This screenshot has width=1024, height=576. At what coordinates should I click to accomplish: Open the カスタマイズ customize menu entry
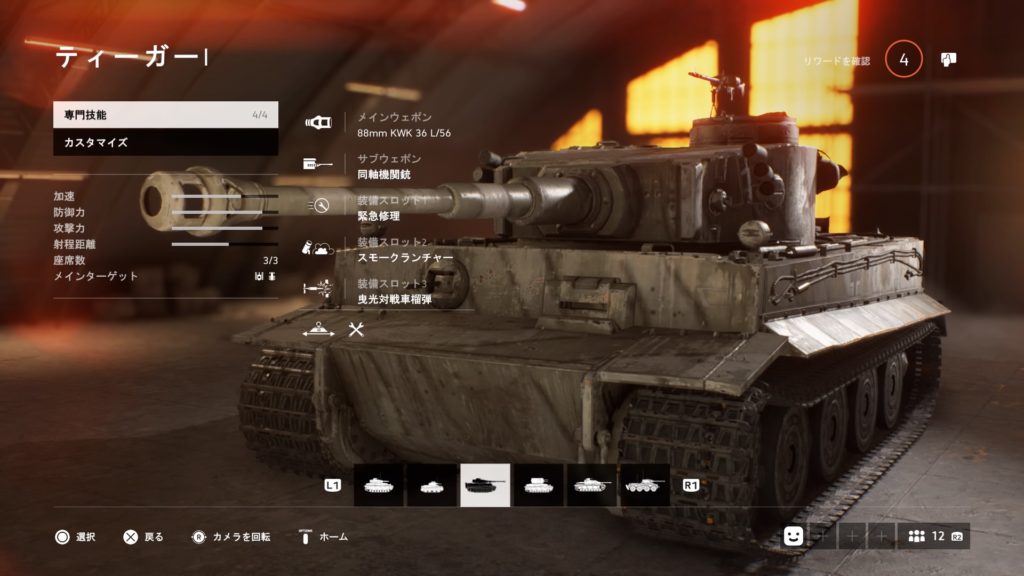tap(165, 143)
